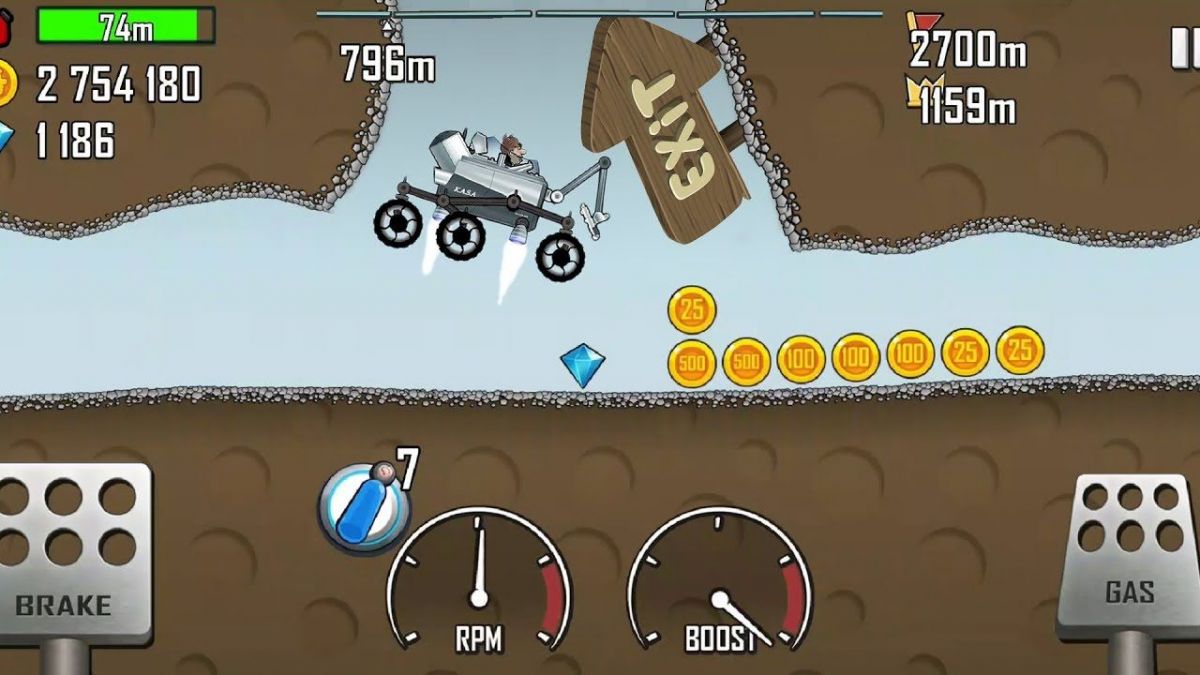The width and height of the screenshot is (1200, 675).
Task: Pause the game
Action: pos(1184,48)
